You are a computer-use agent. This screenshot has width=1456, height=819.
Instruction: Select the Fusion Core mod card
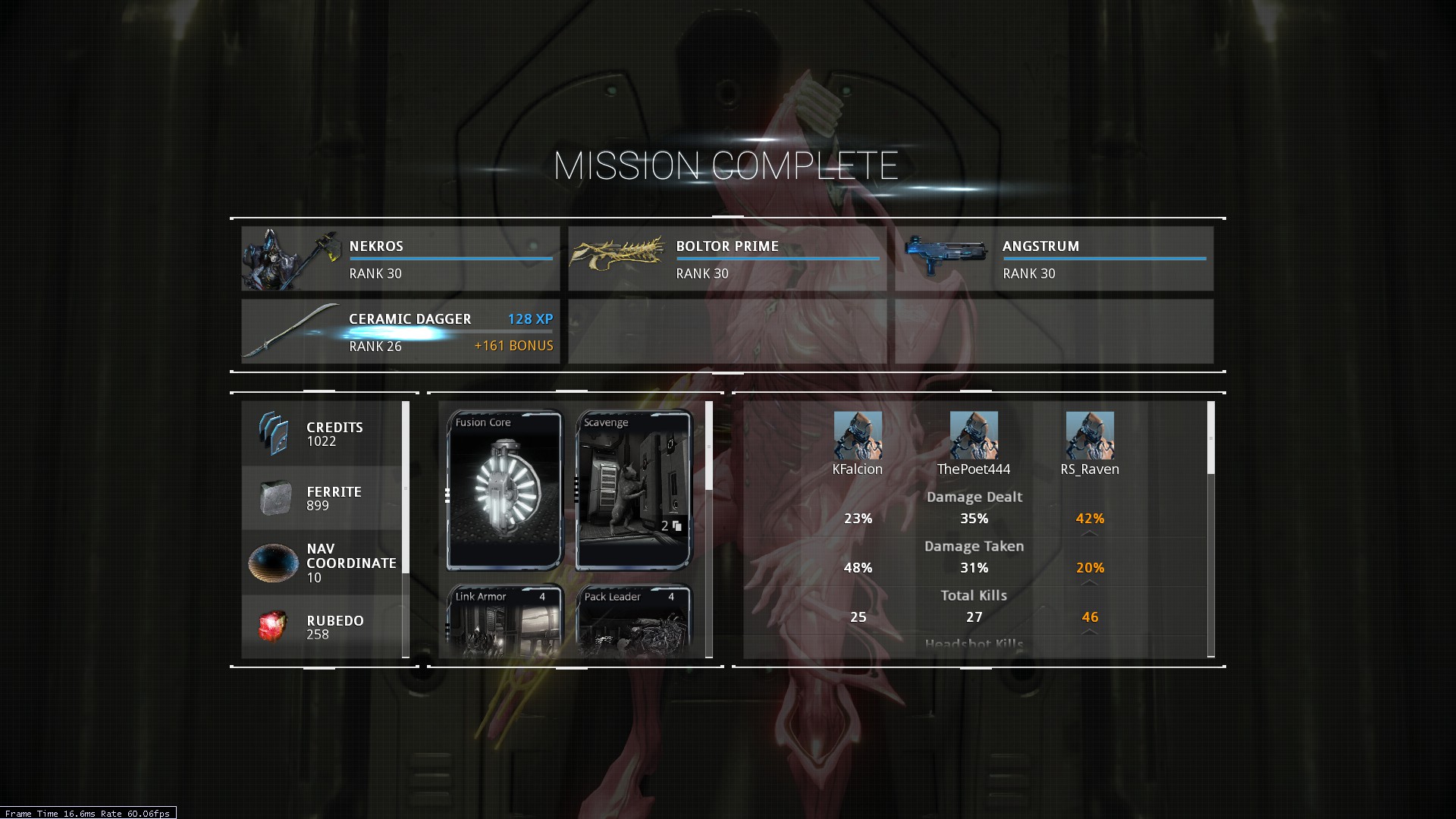tap(504, 490)
